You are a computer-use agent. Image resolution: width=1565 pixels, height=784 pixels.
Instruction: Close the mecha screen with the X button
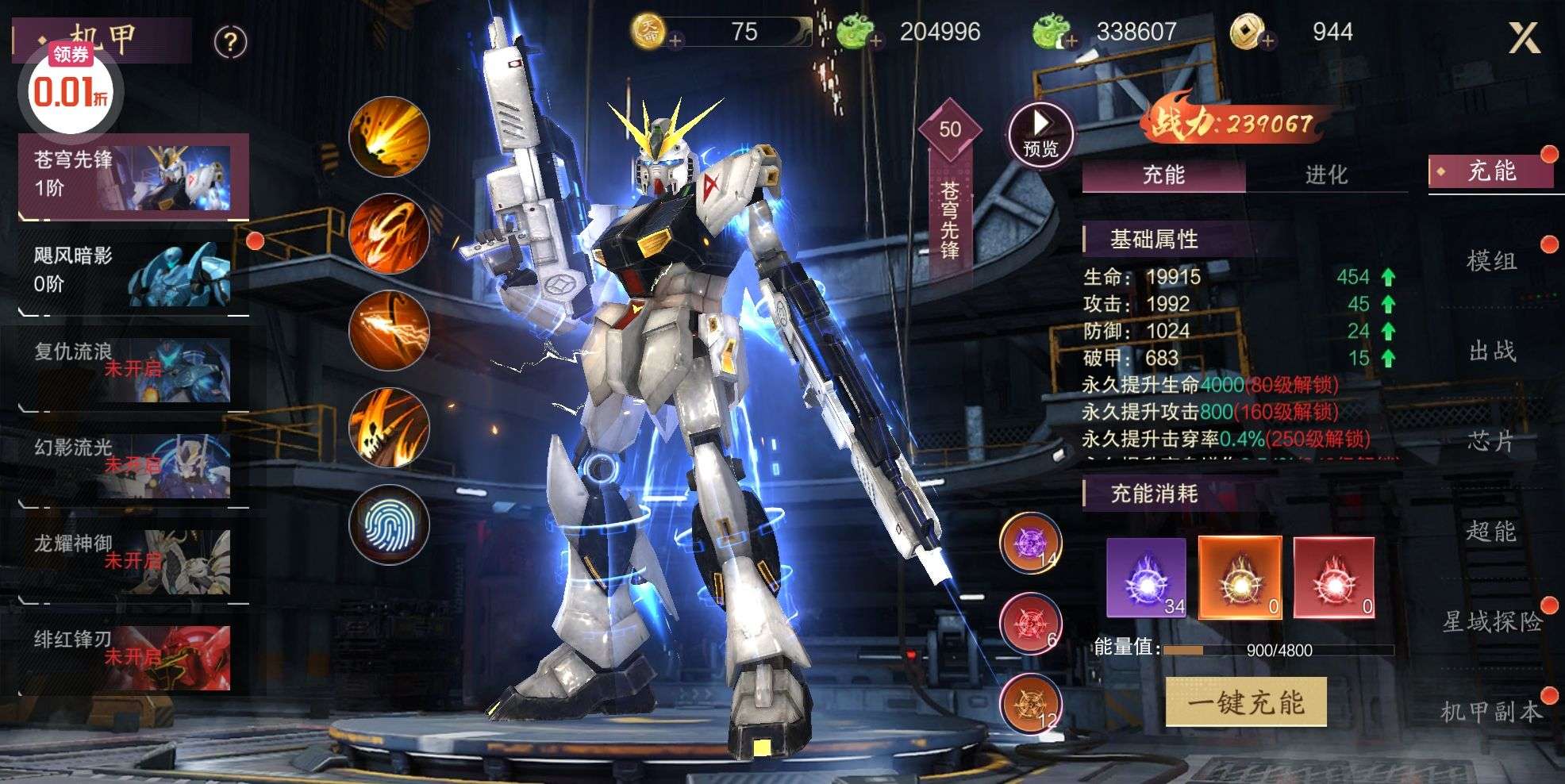point(1524,37)
